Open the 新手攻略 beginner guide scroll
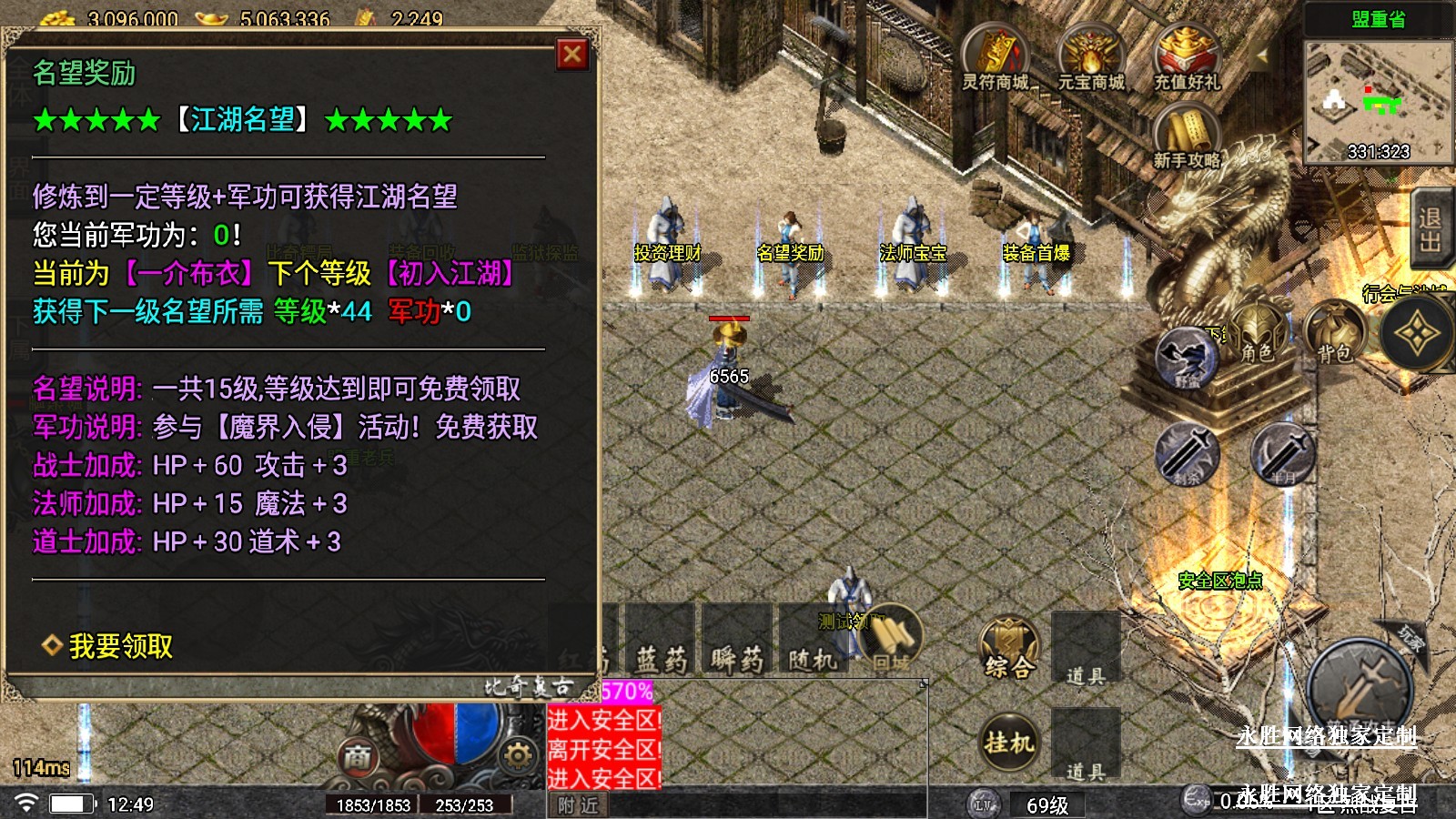Viewport: 1456px width, 819px height. tap(1186, 135)
